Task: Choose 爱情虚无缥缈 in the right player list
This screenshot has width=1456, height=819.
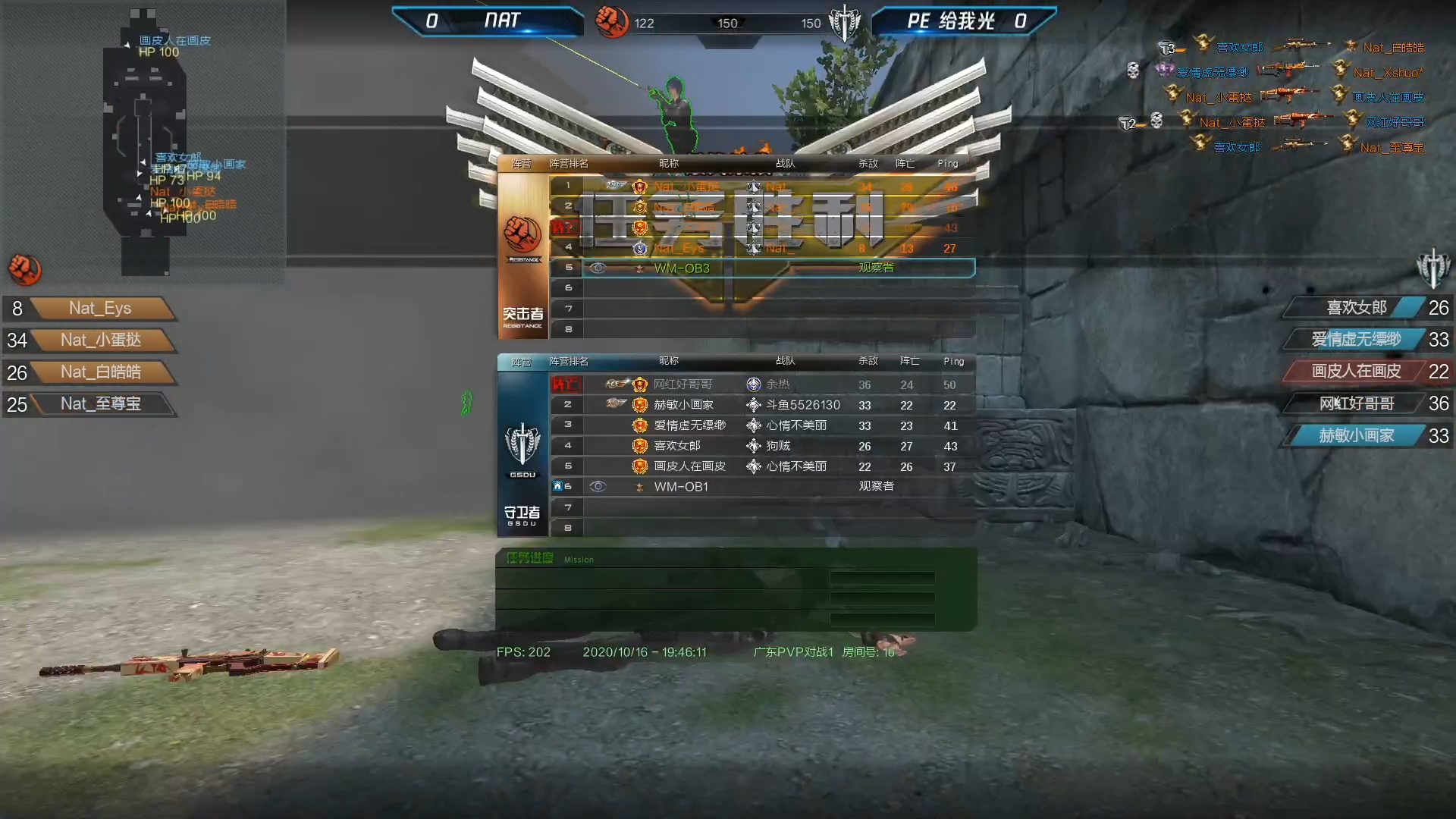Action: click(1356, 340)
